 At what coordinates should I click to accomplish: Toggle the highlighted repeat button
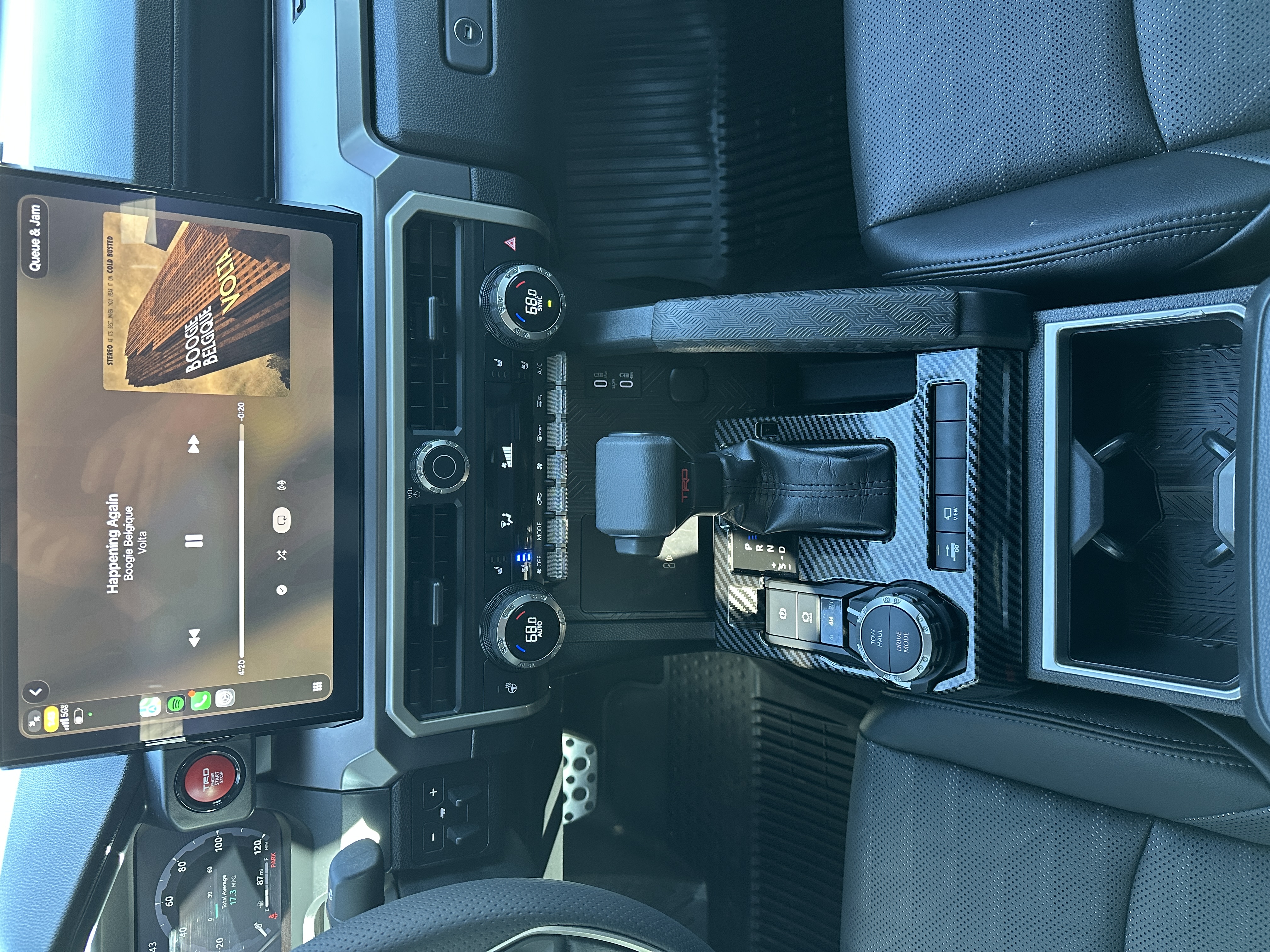pyautogui.click(x=281, y=520)
